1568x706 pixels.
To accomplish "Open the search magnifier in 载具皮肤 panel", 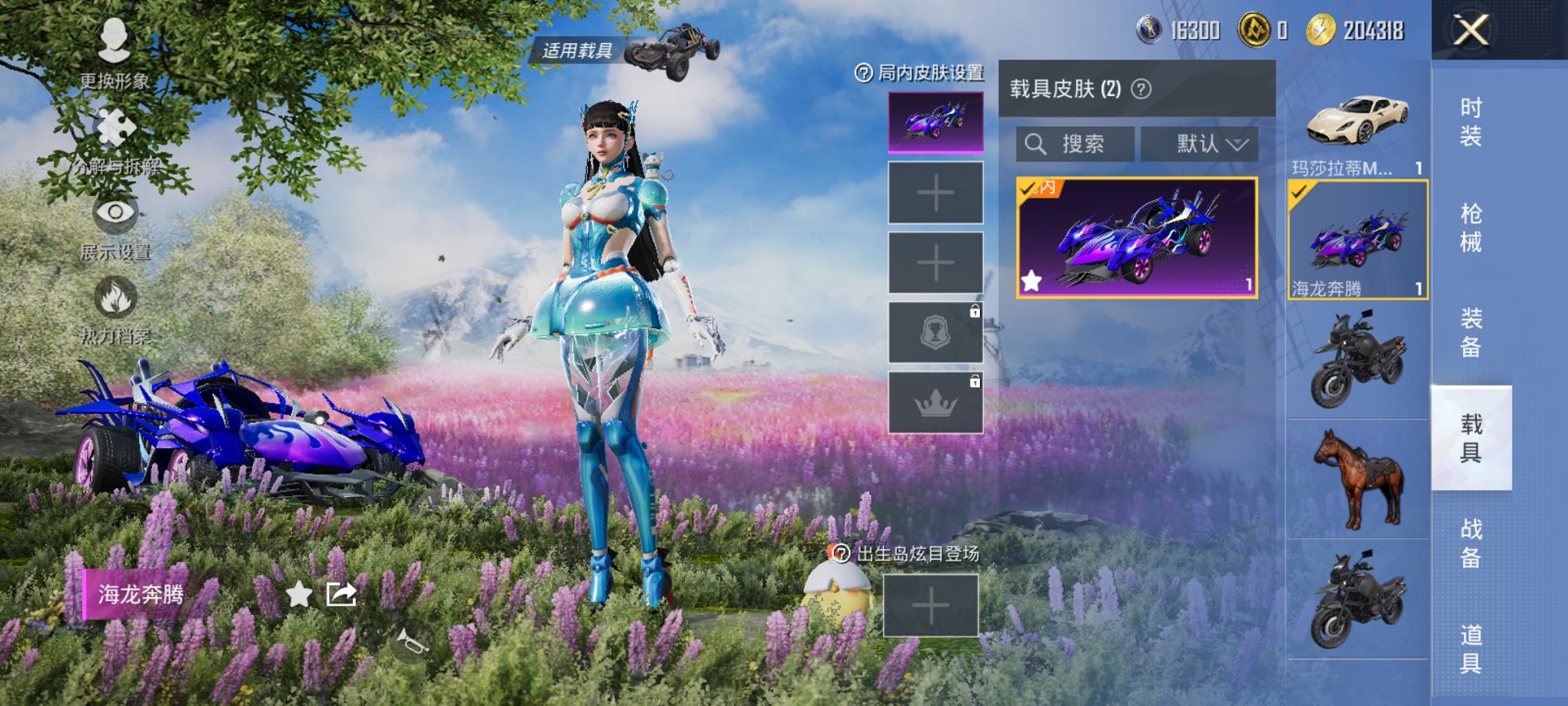I will 1036,144.
